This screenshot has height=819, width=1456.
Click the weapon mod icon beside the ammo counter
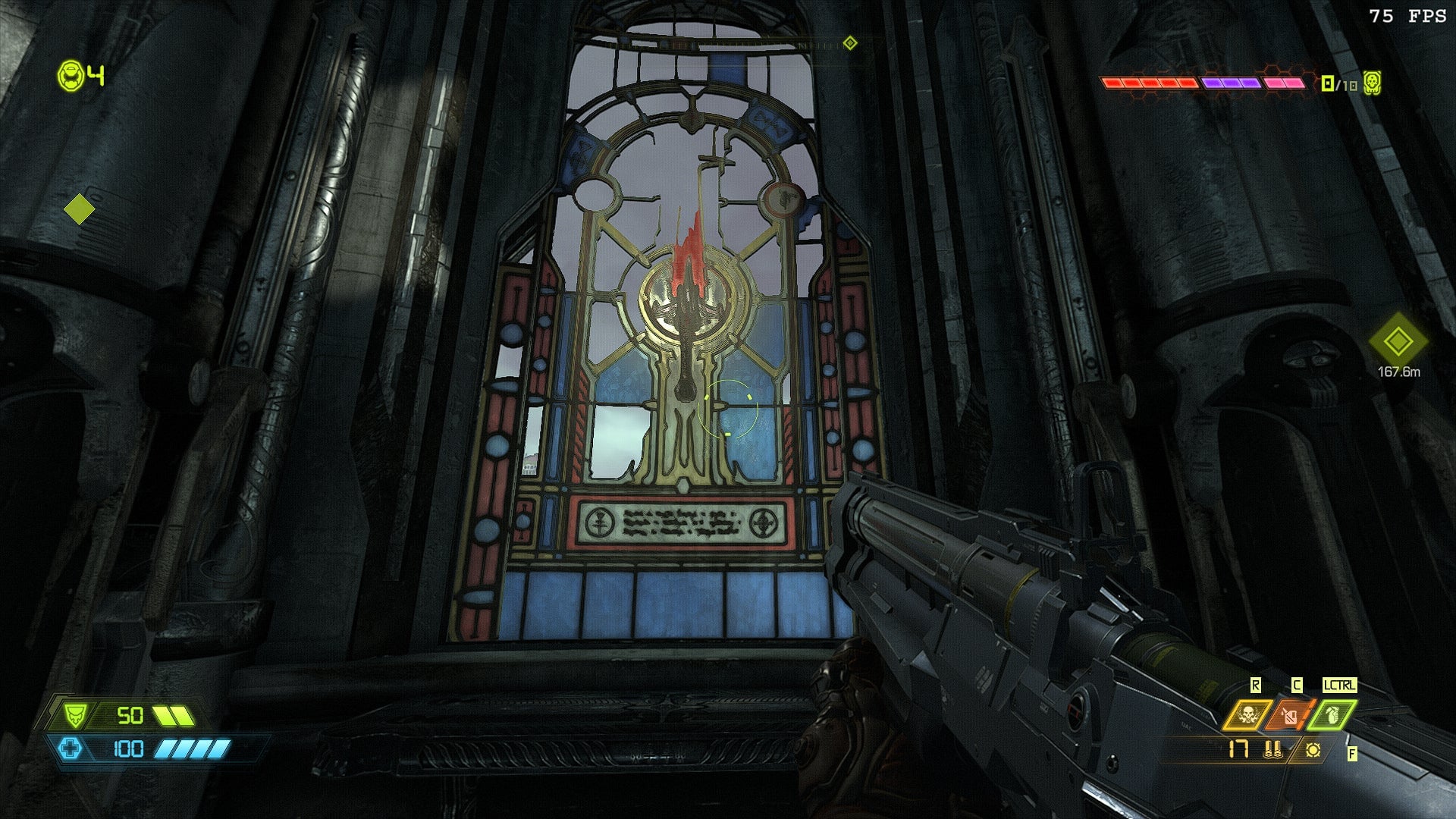pyautogui.click(x=1313, y=751)
